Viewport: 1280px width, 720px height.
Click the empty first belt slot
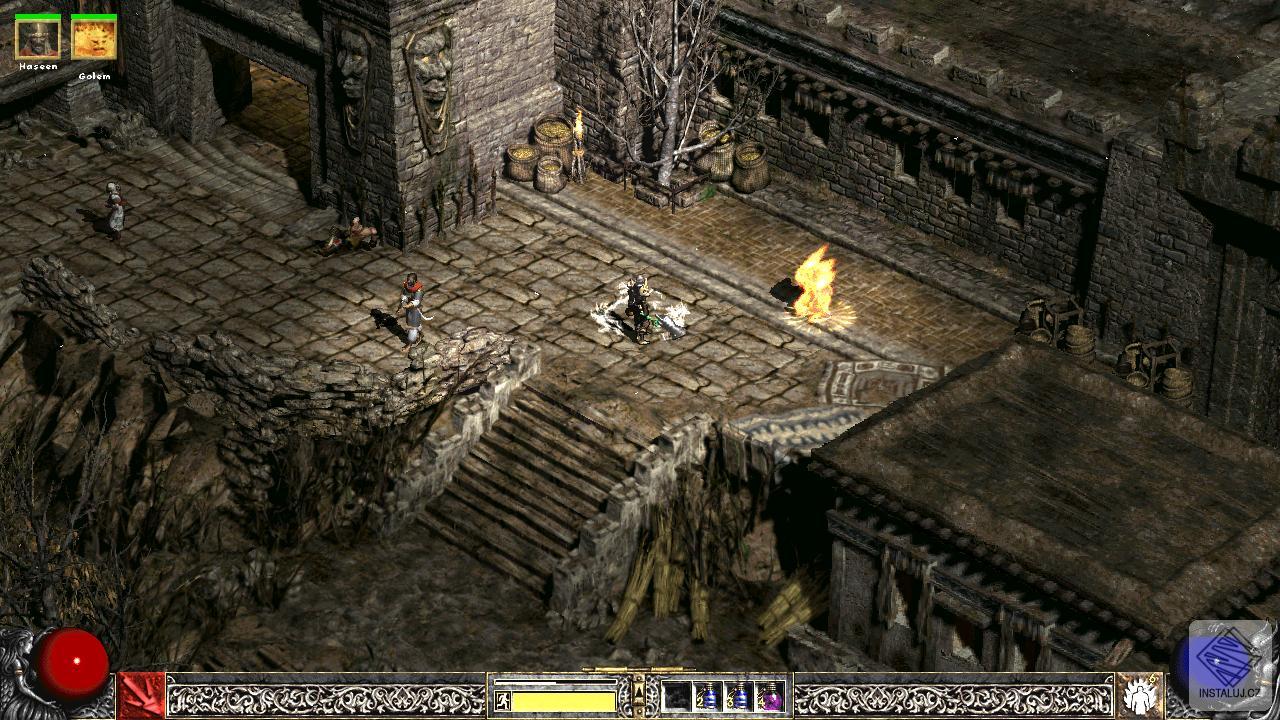coord(678,697)
